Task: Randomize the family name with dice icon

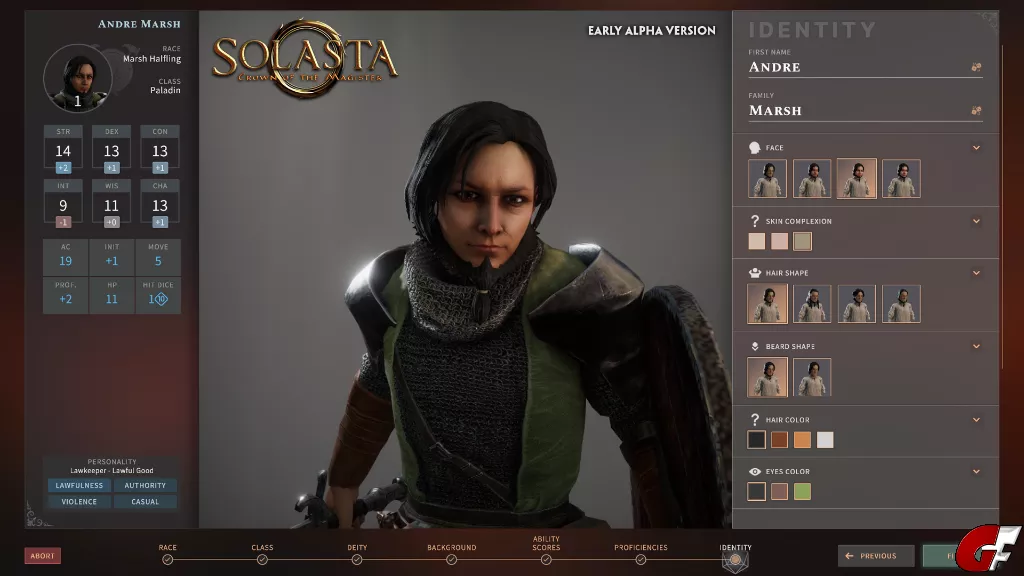Action: [x=976, y=111]
